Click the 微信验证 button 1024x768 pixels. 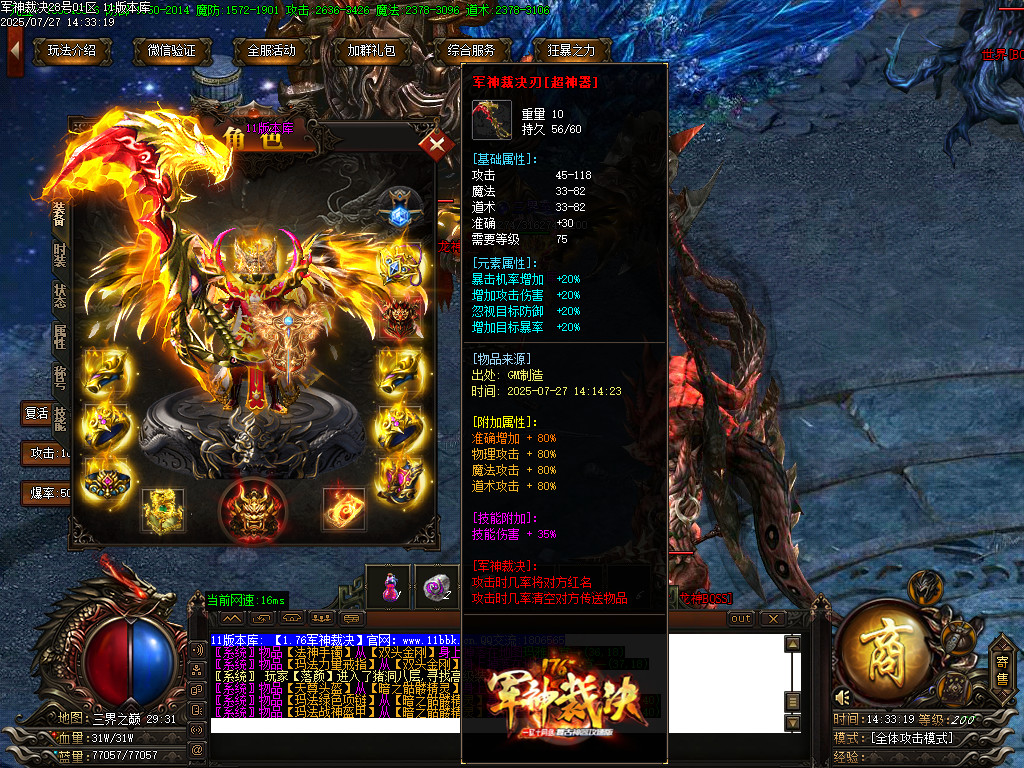(x=171, y=50)
